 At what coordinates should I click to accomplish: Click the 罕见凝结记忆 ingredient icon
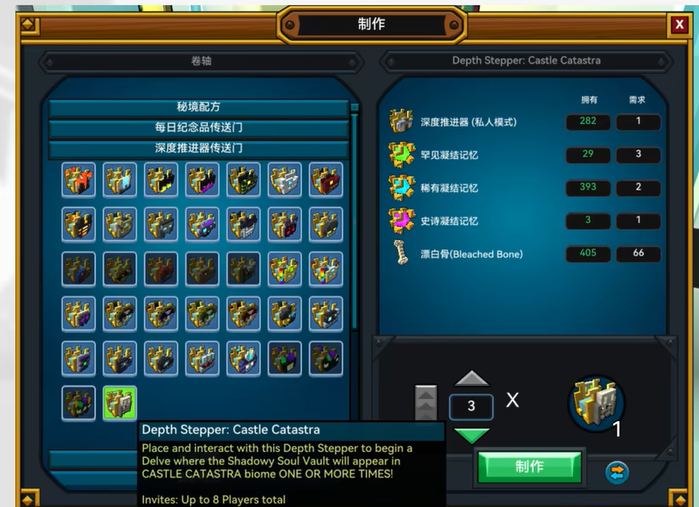pos(402,155)
